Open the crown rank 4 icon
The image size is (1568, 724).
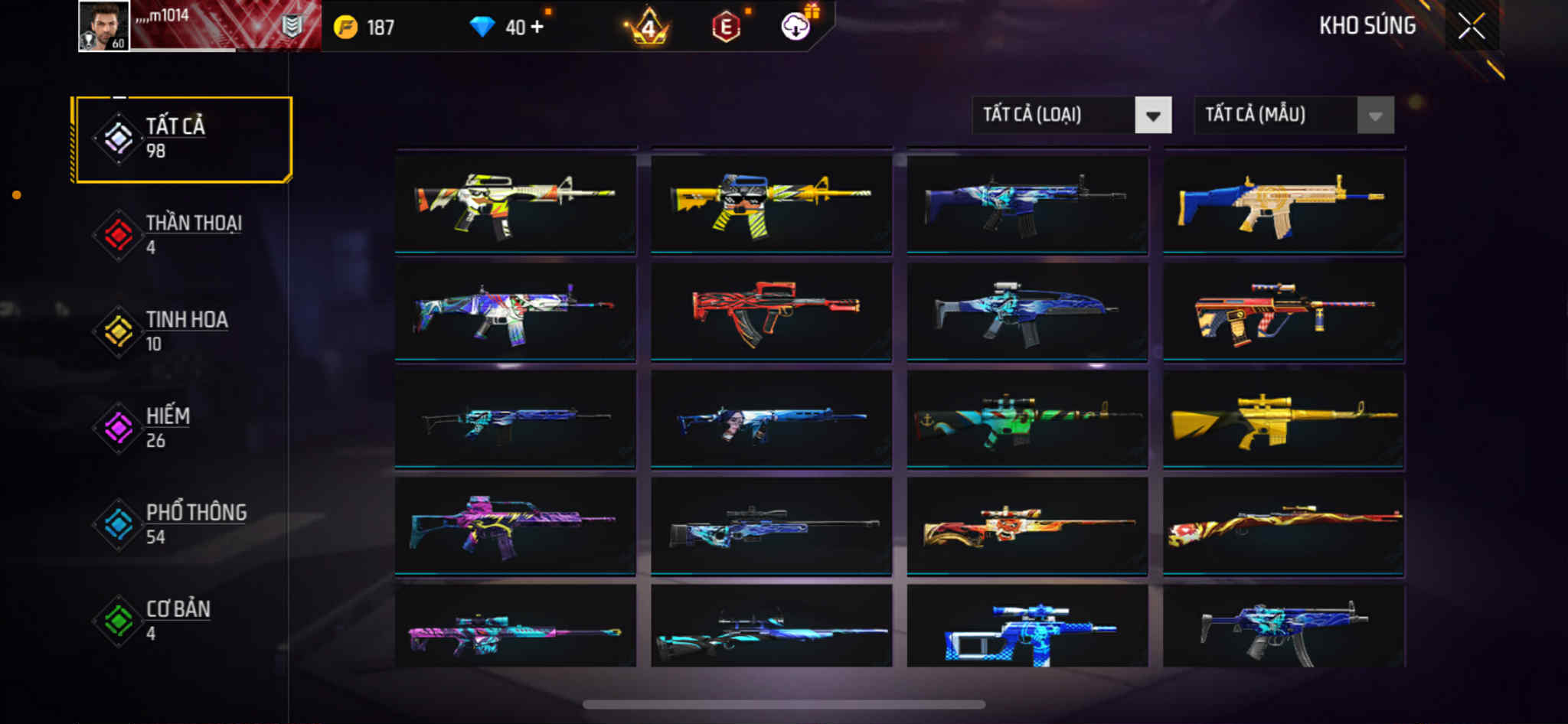tap(648, 28)
